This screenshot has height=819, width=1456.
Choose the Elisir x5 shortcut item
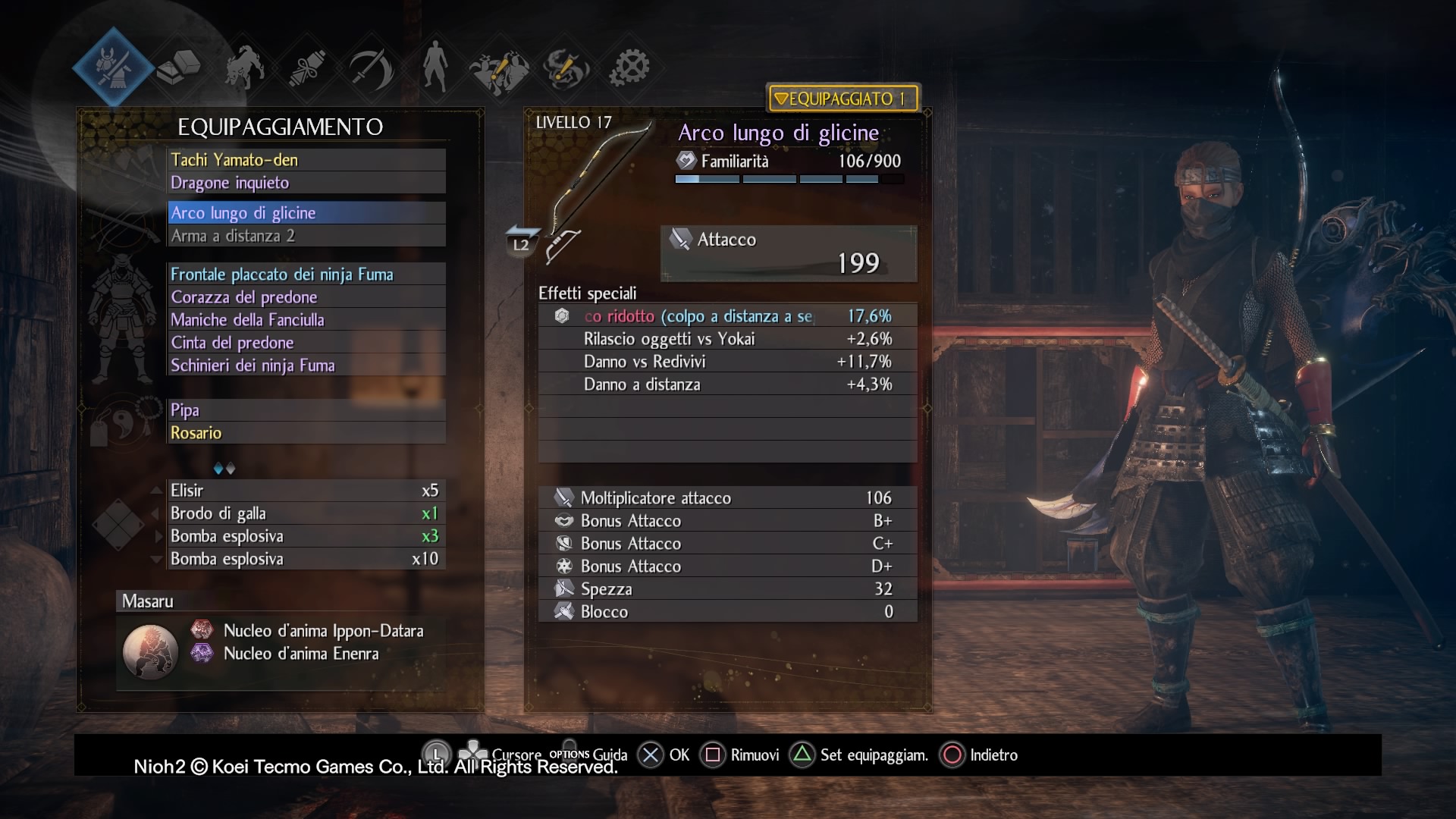[x=304, y=491]
